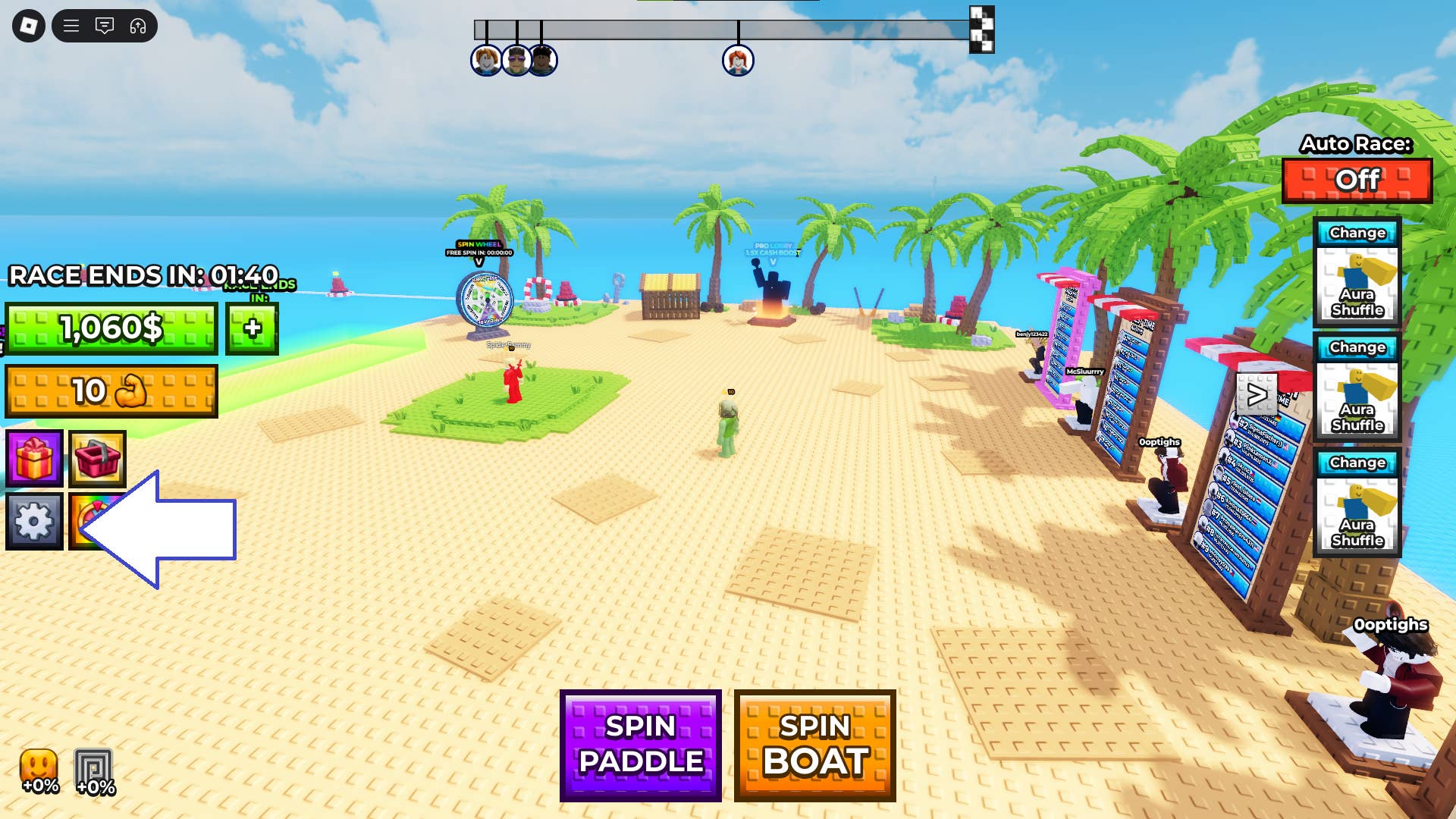Click the headset voice icon
1456x819 pixels.
[138, 27]
